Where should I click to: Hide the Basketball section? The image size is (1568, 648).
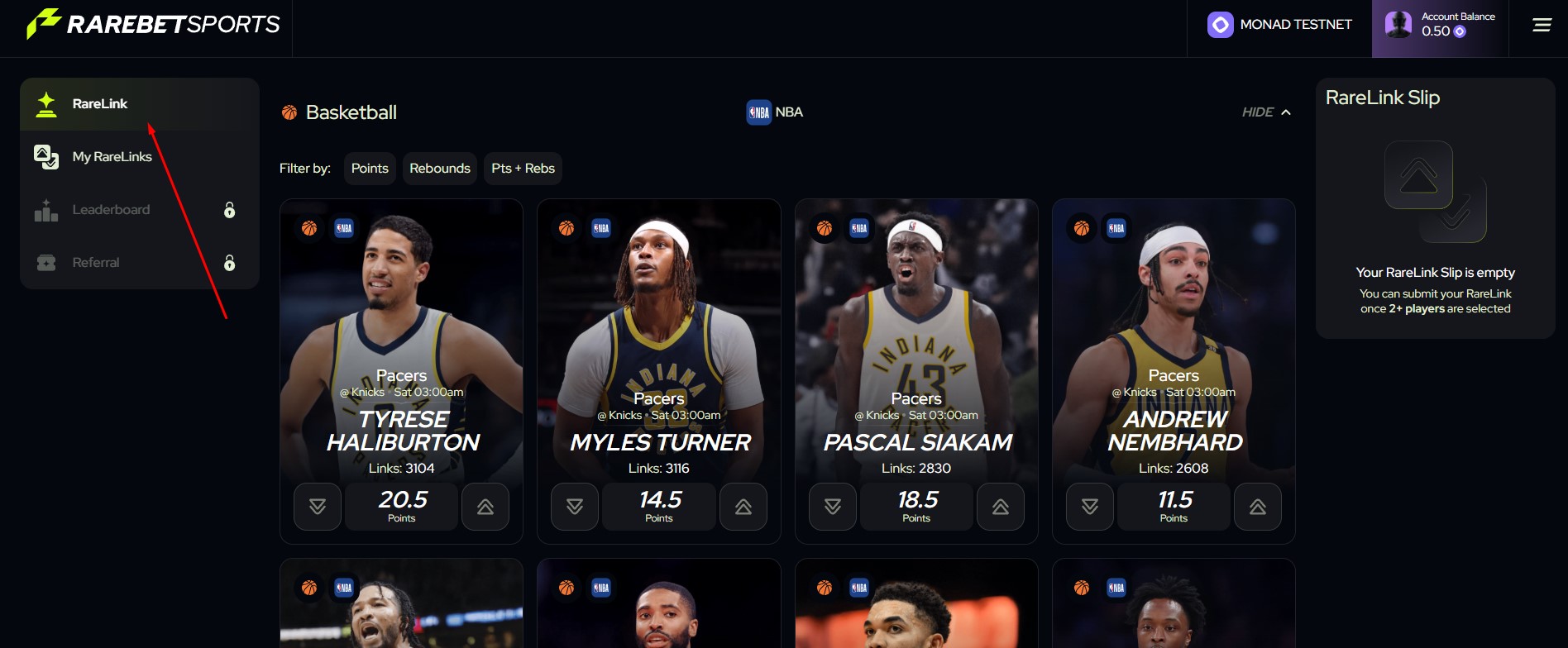[1266, 112]
